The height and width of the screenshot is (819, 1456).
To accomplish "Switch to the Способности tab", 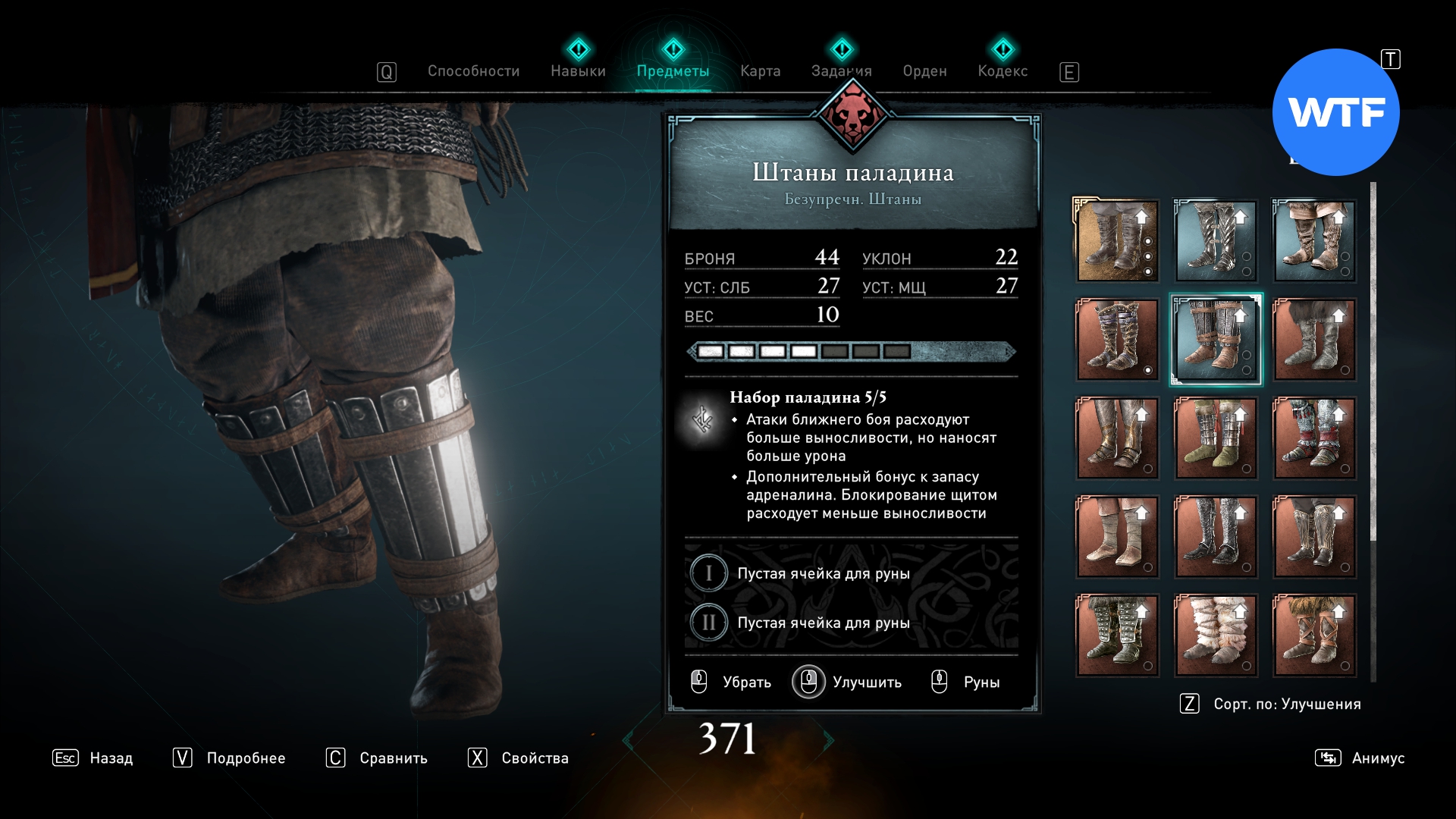I will pyautogui.click(x=473, y=71).
